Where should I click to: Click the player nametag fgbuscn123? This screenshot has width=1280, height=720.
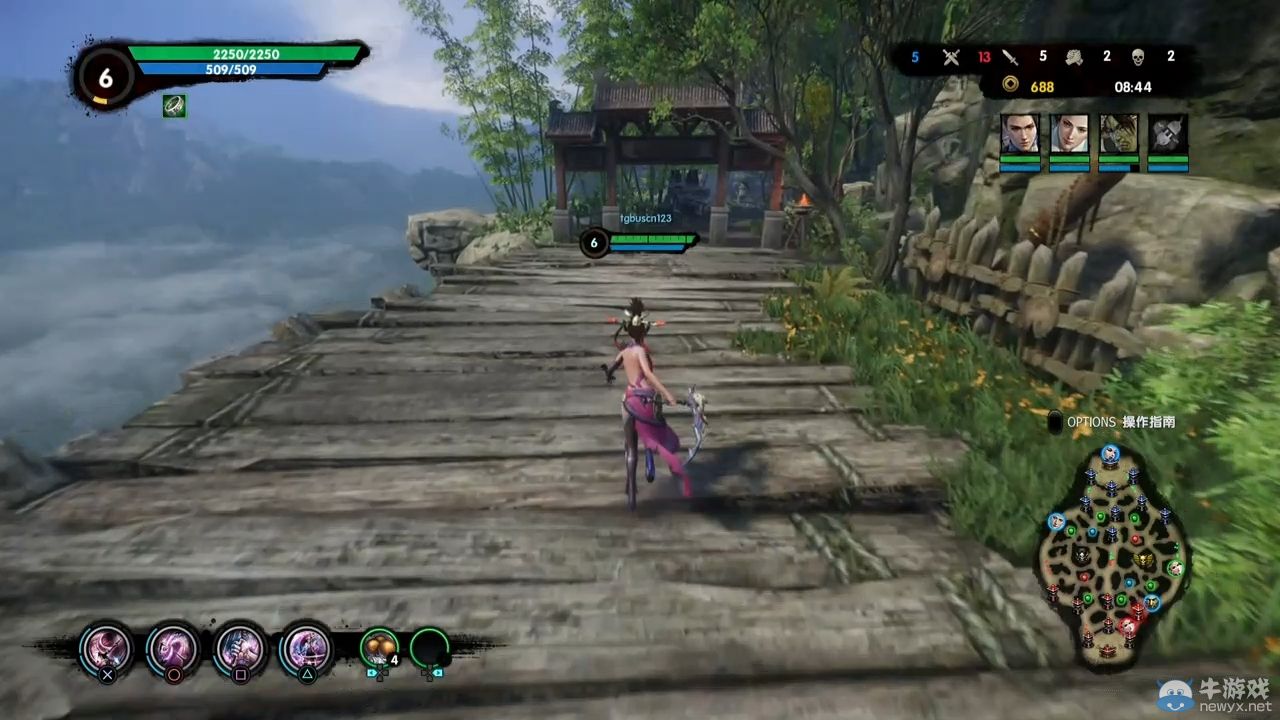pos(646,219)
